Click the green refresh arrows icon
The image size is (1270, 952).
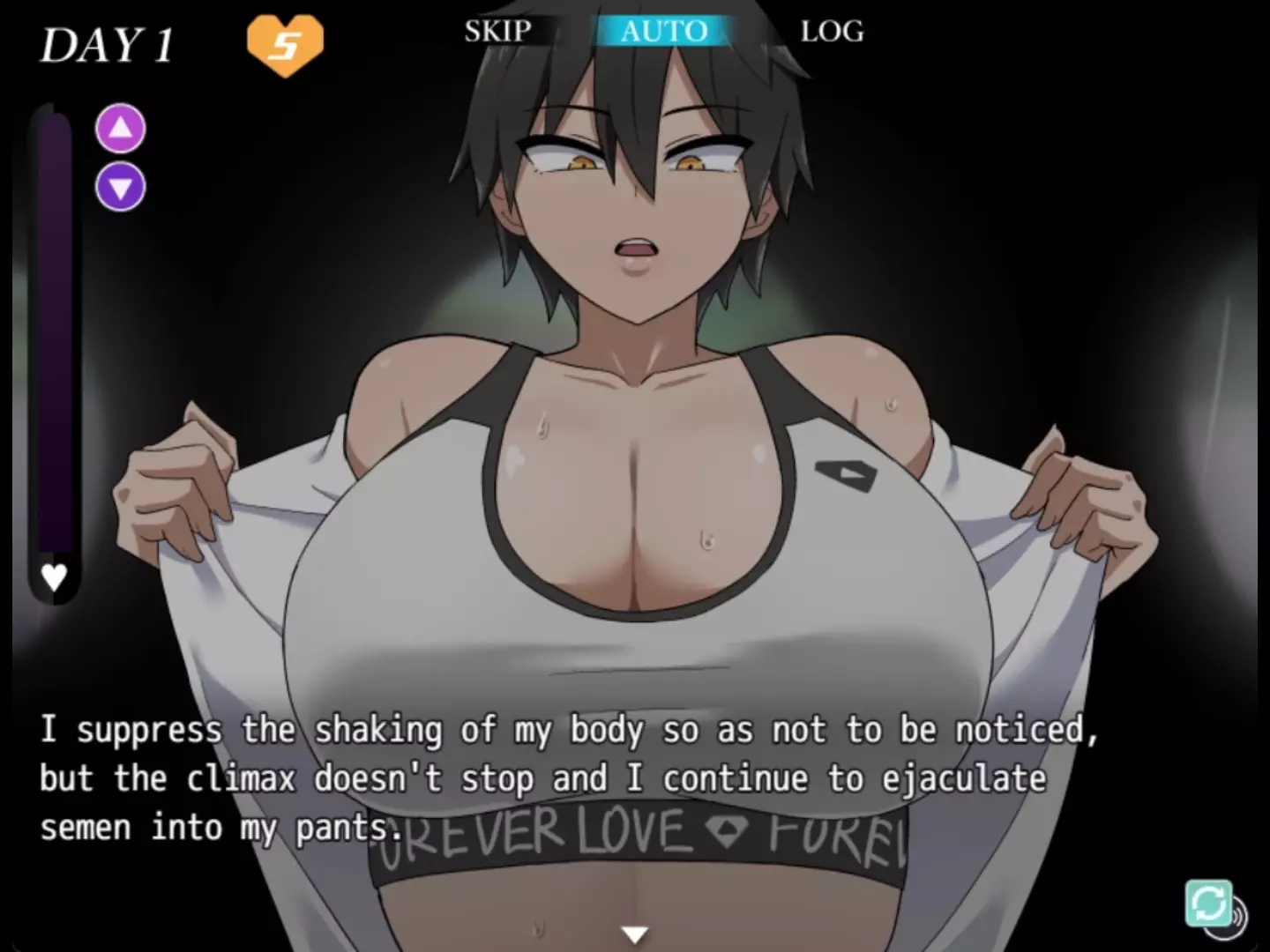pyautogui.click(x=1207, y=903)
